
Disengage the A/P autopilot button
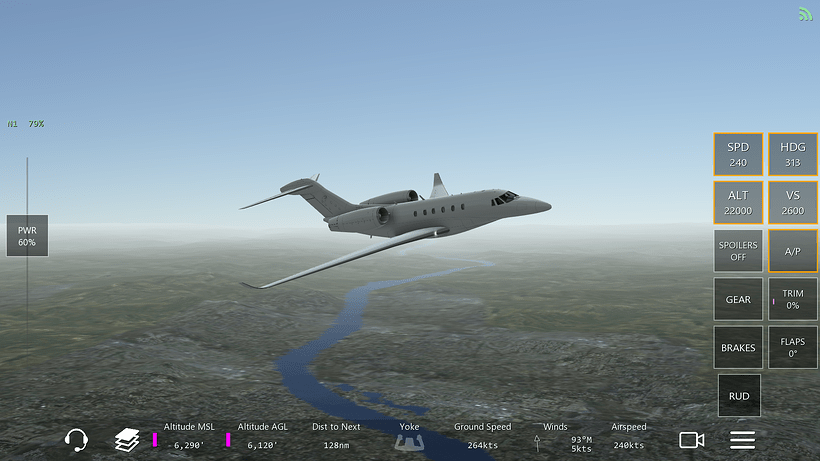[x=793, y=251]
